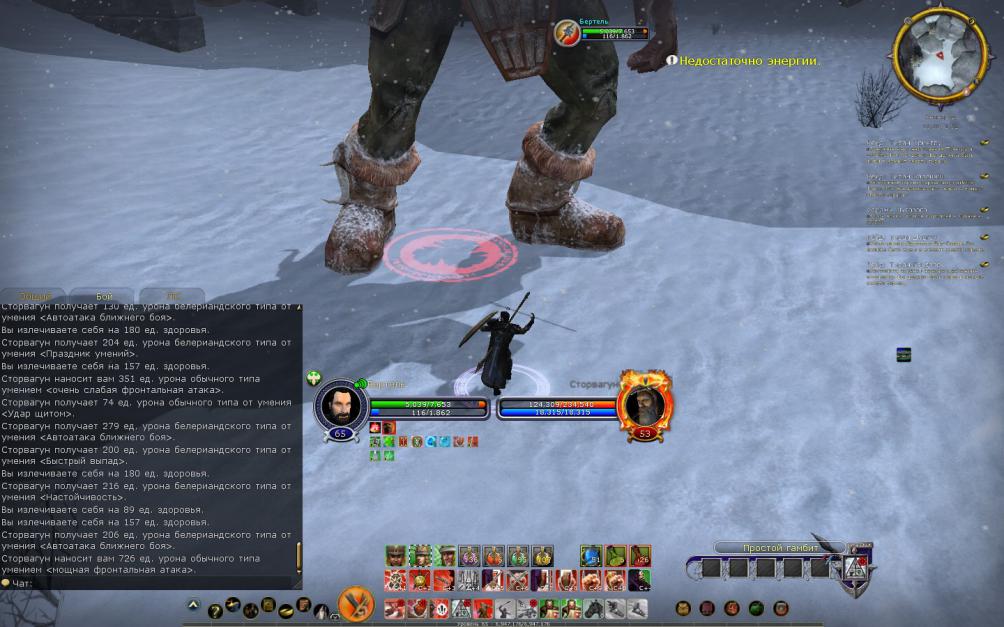Select the Сторвагун target portrait

pos(645,405)
